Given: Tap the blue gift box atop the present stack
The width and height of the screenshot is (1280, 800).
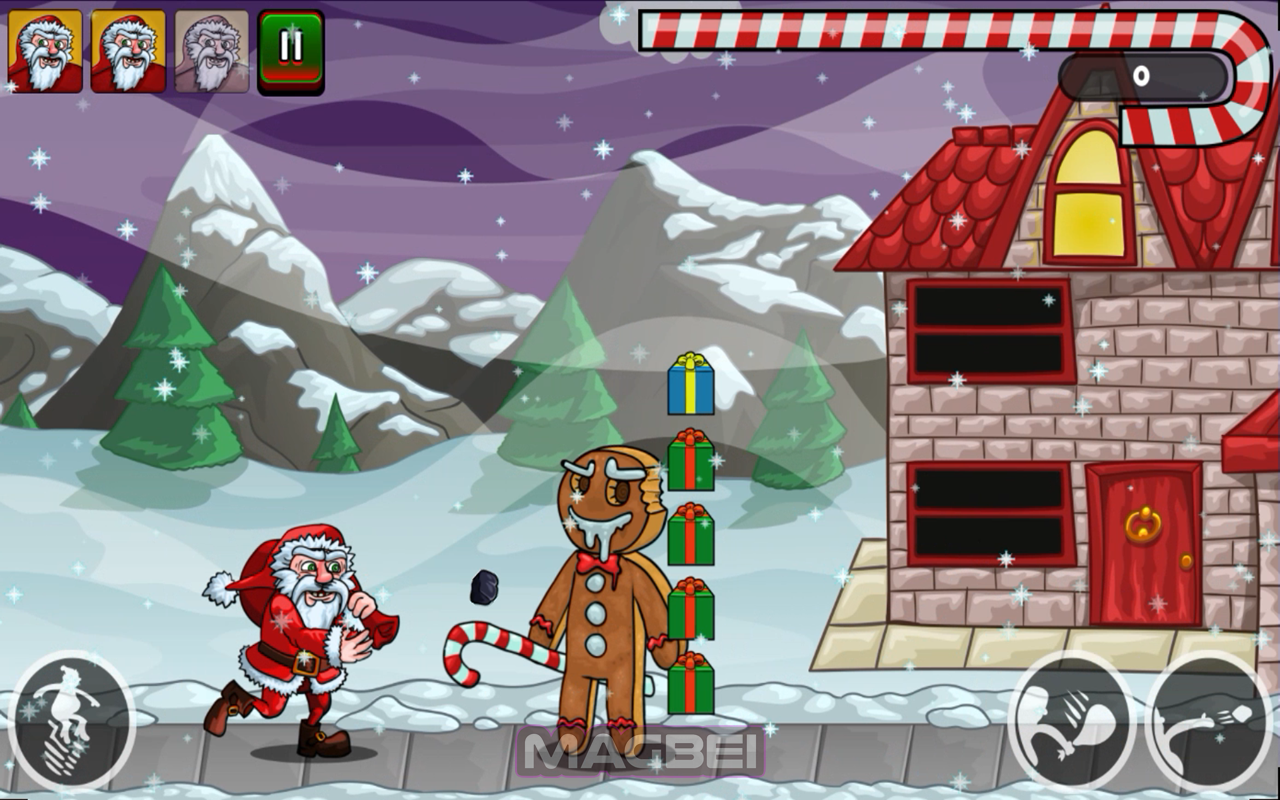Looking at the screenshot, I should (x=688, y=390).
